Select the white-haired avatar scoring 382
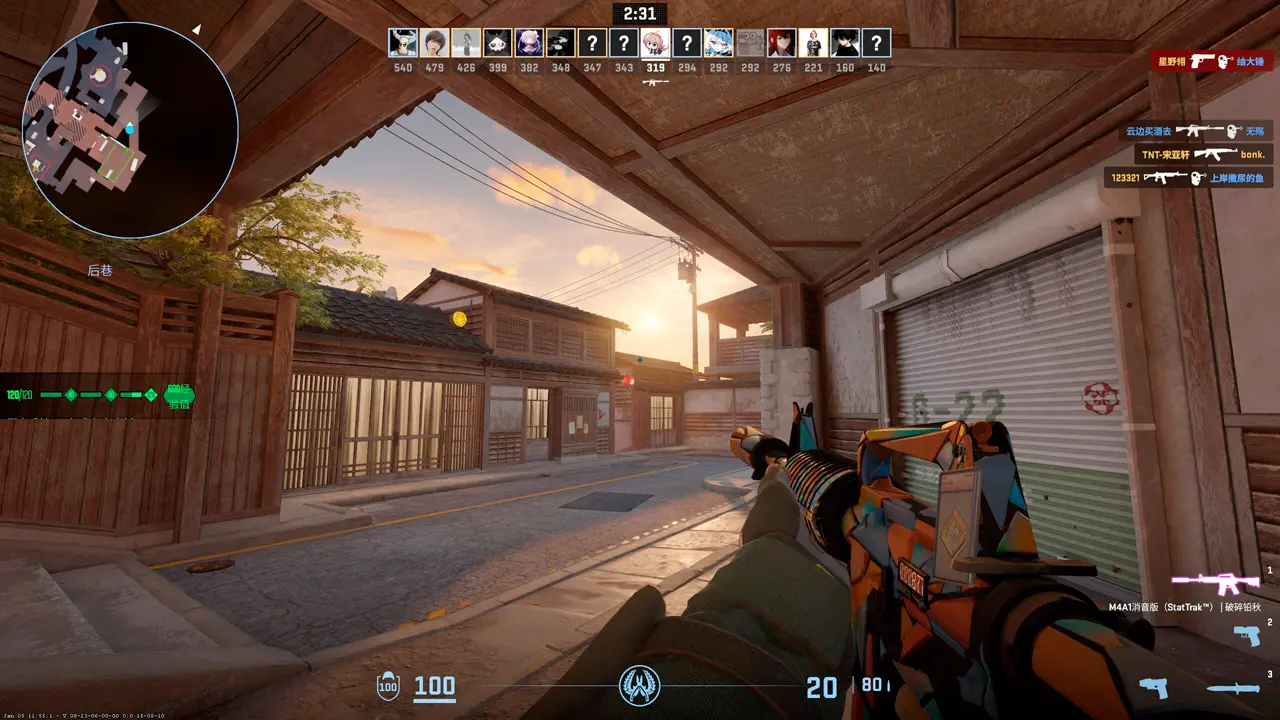Image resolution: width=1280 pixels, height=720 pixels. tap(529, 43)
